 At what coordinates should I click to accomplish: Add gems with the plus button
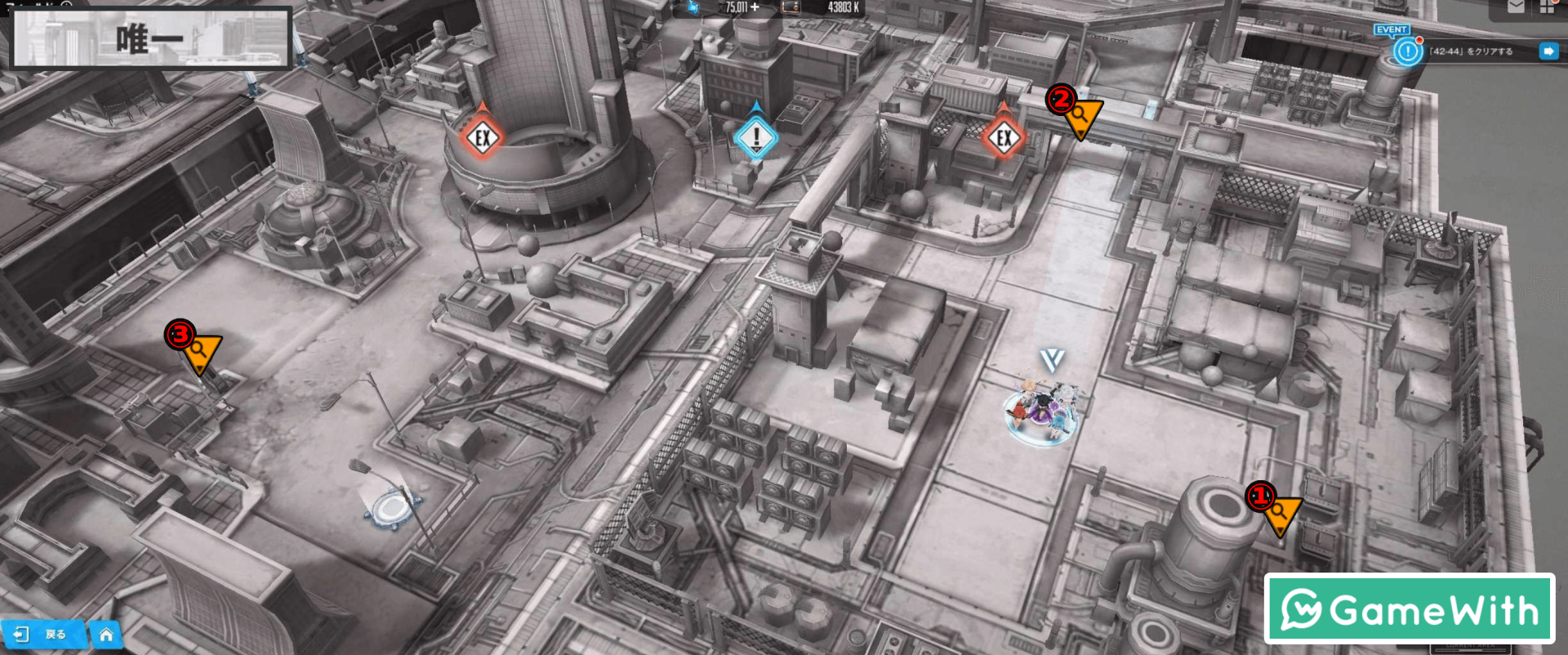[755, 7]
